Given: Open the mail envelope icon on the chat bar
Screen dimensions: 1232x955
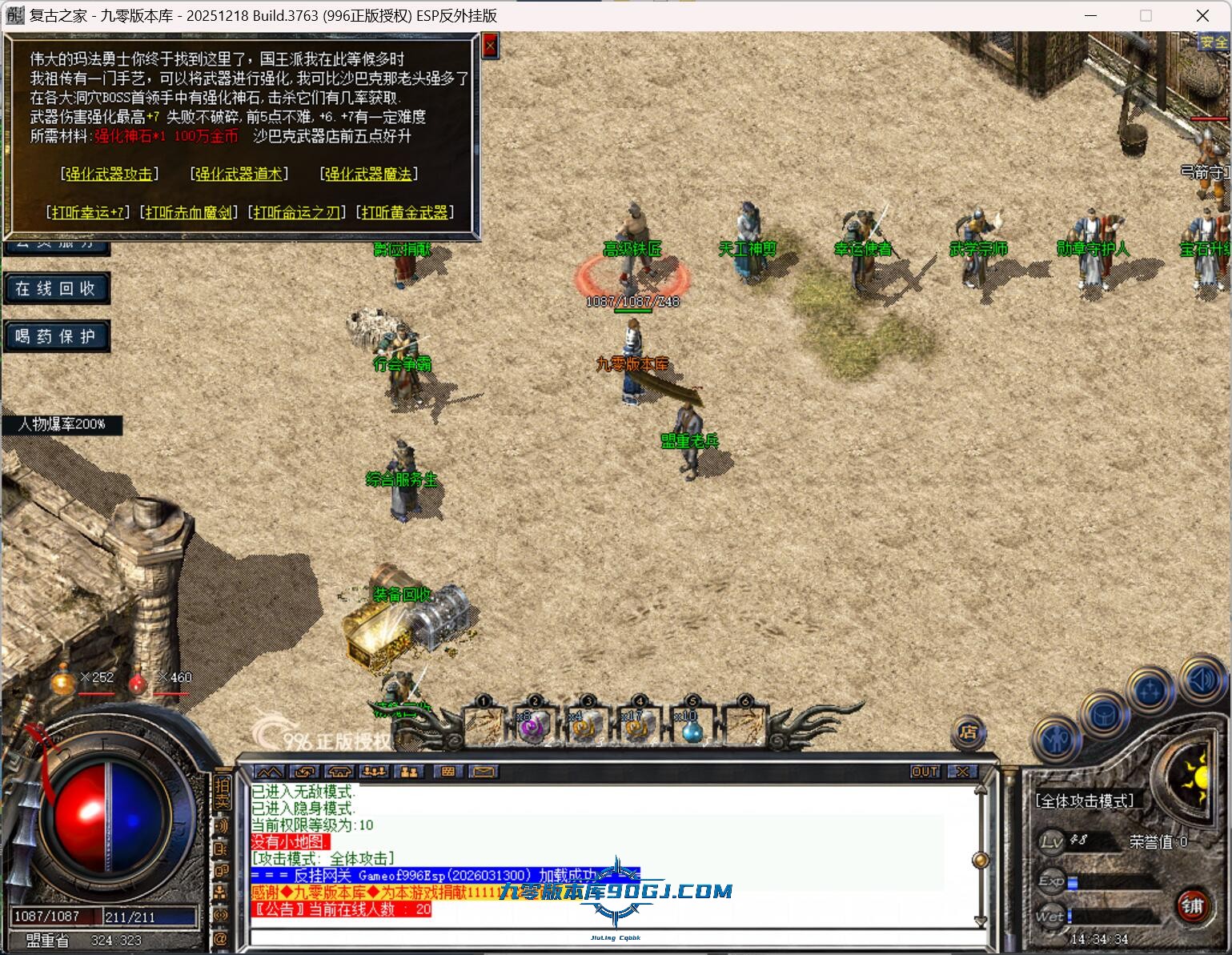Looking at the screenshot, I should tap(483, 772).
